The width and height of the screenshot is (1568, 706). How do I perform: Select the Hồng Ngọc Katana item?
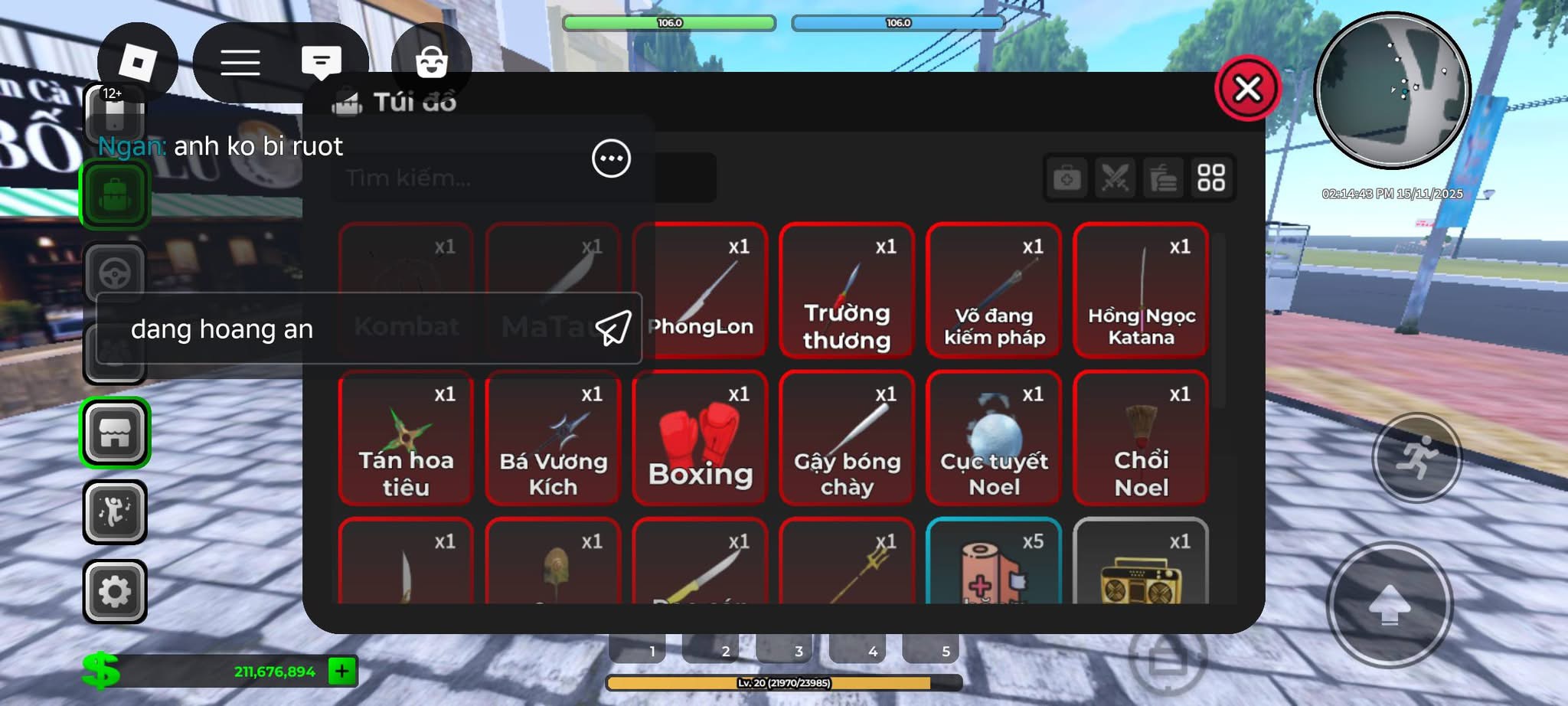(x=1140, y=290)
